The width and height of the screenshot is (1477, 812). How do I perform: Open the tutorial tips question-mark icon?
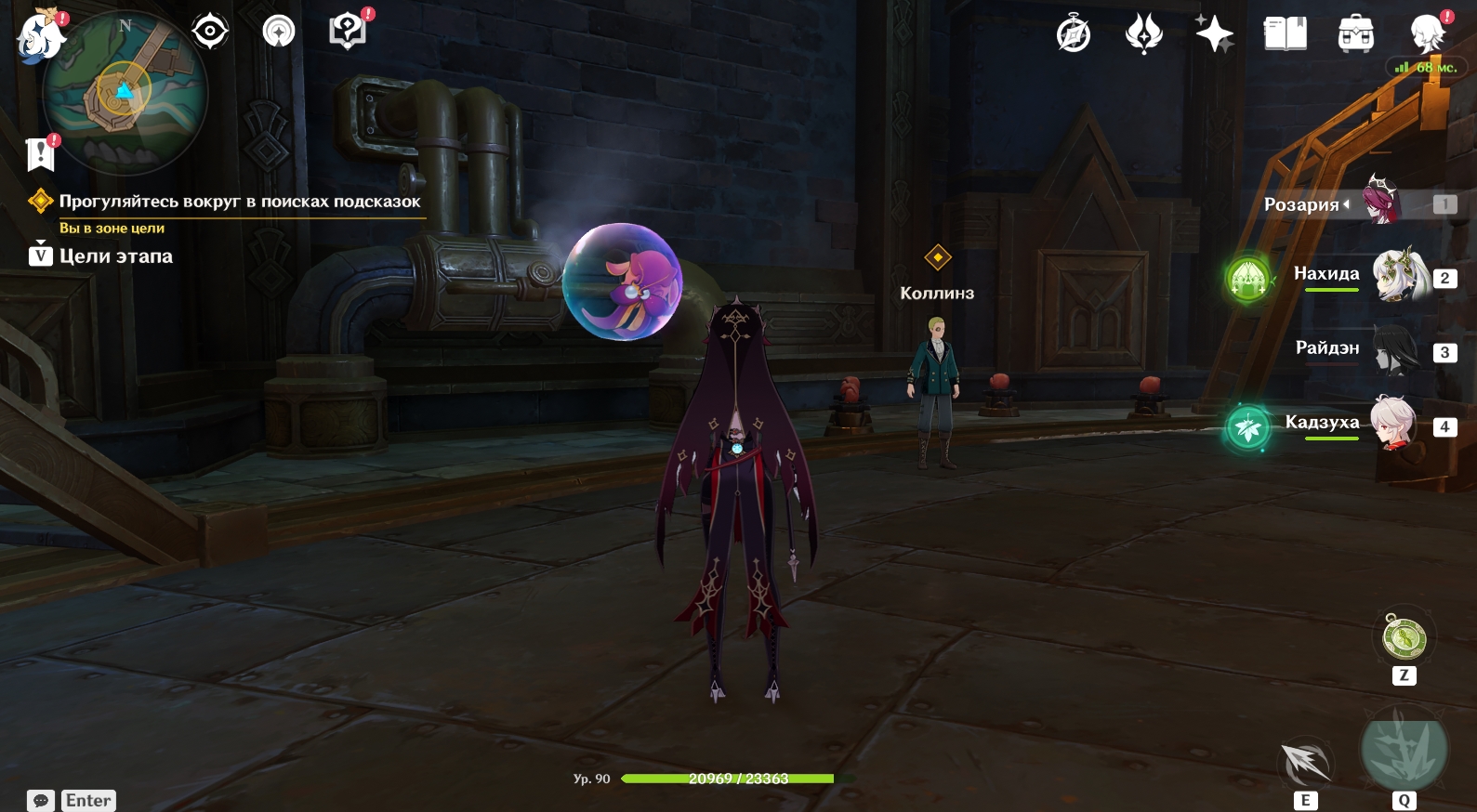coord(348,32)
